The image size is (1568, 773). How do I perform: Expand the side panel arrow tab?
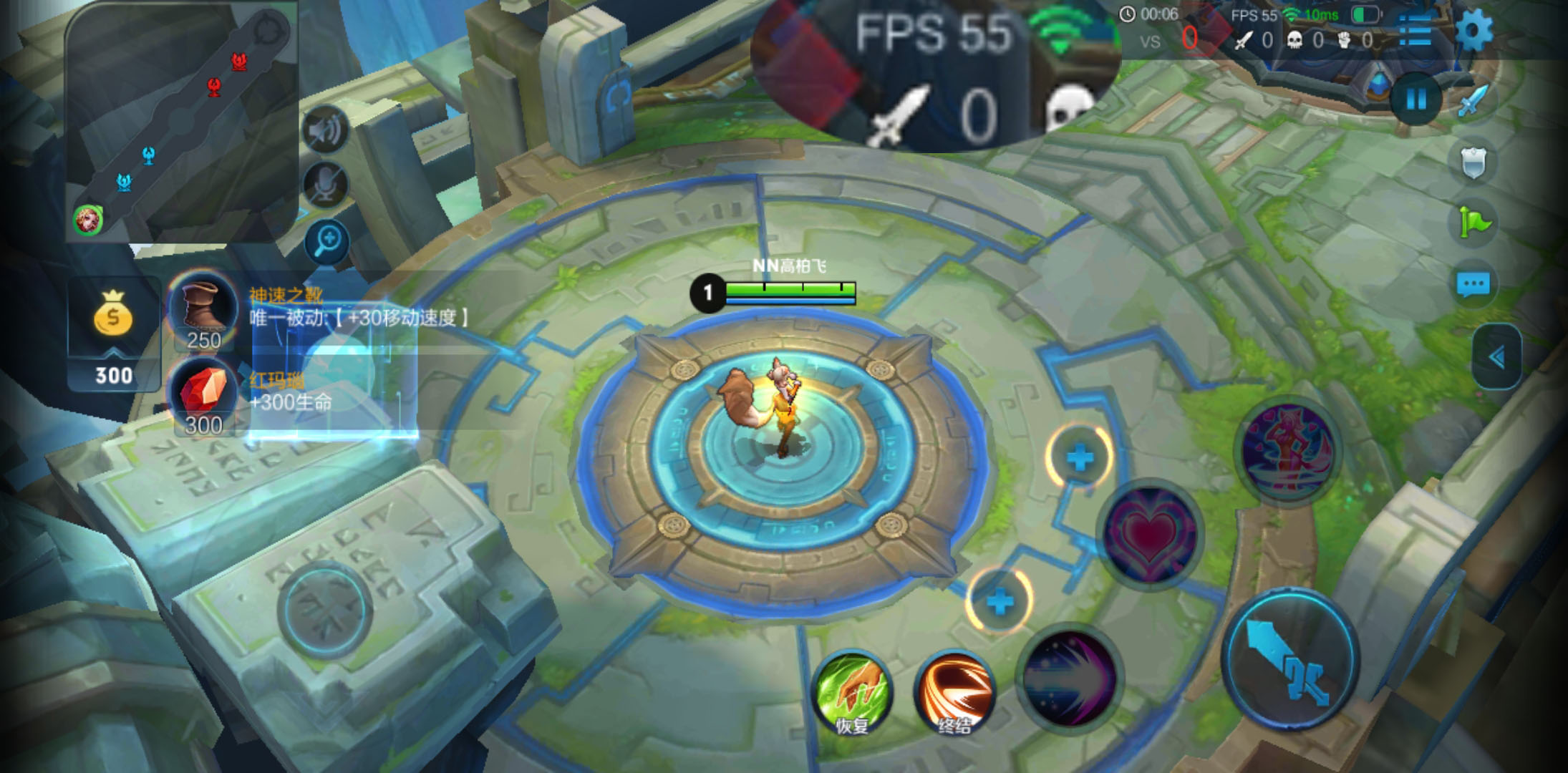click(1497, 357)
